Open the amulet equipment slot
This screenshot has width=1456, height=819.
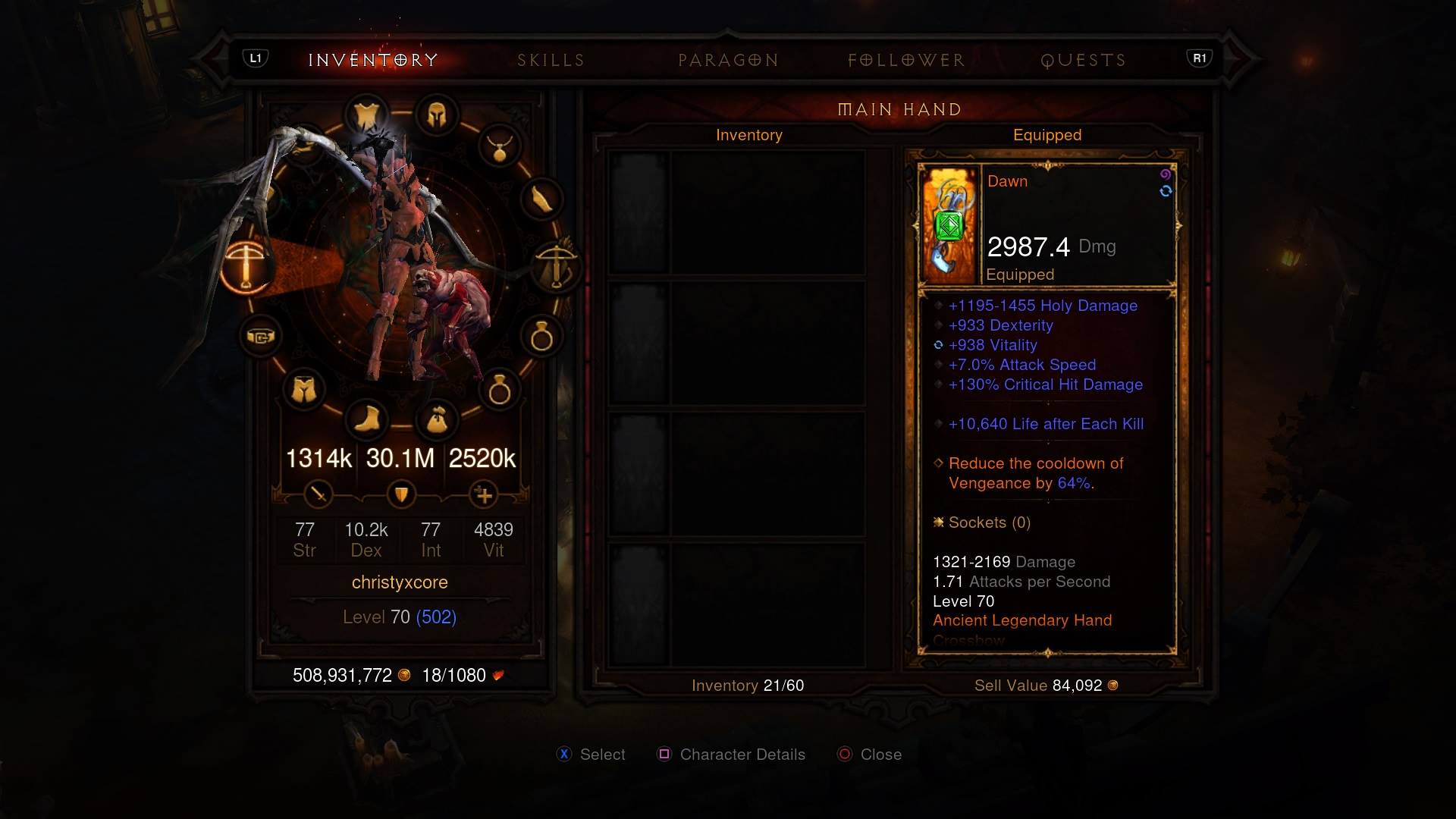click(499, 146)
